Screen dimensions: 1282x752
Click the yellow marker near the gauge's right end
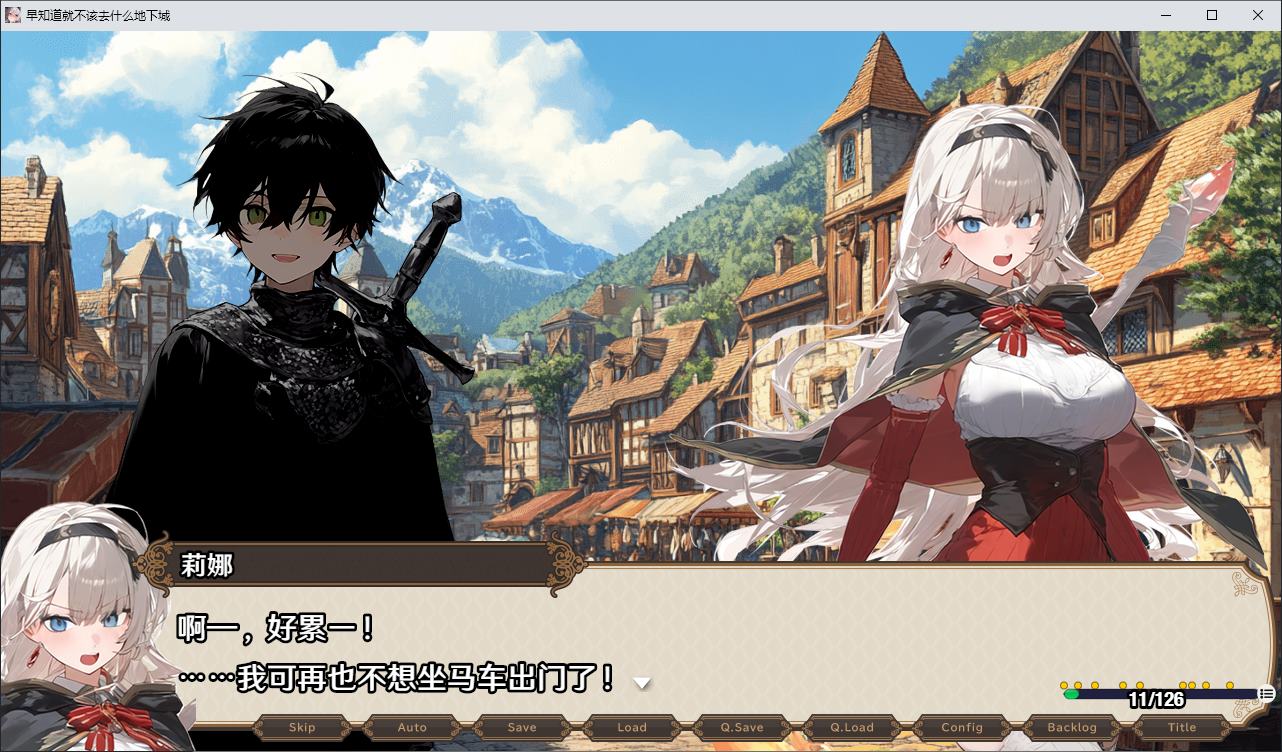tap(1229, 685)
